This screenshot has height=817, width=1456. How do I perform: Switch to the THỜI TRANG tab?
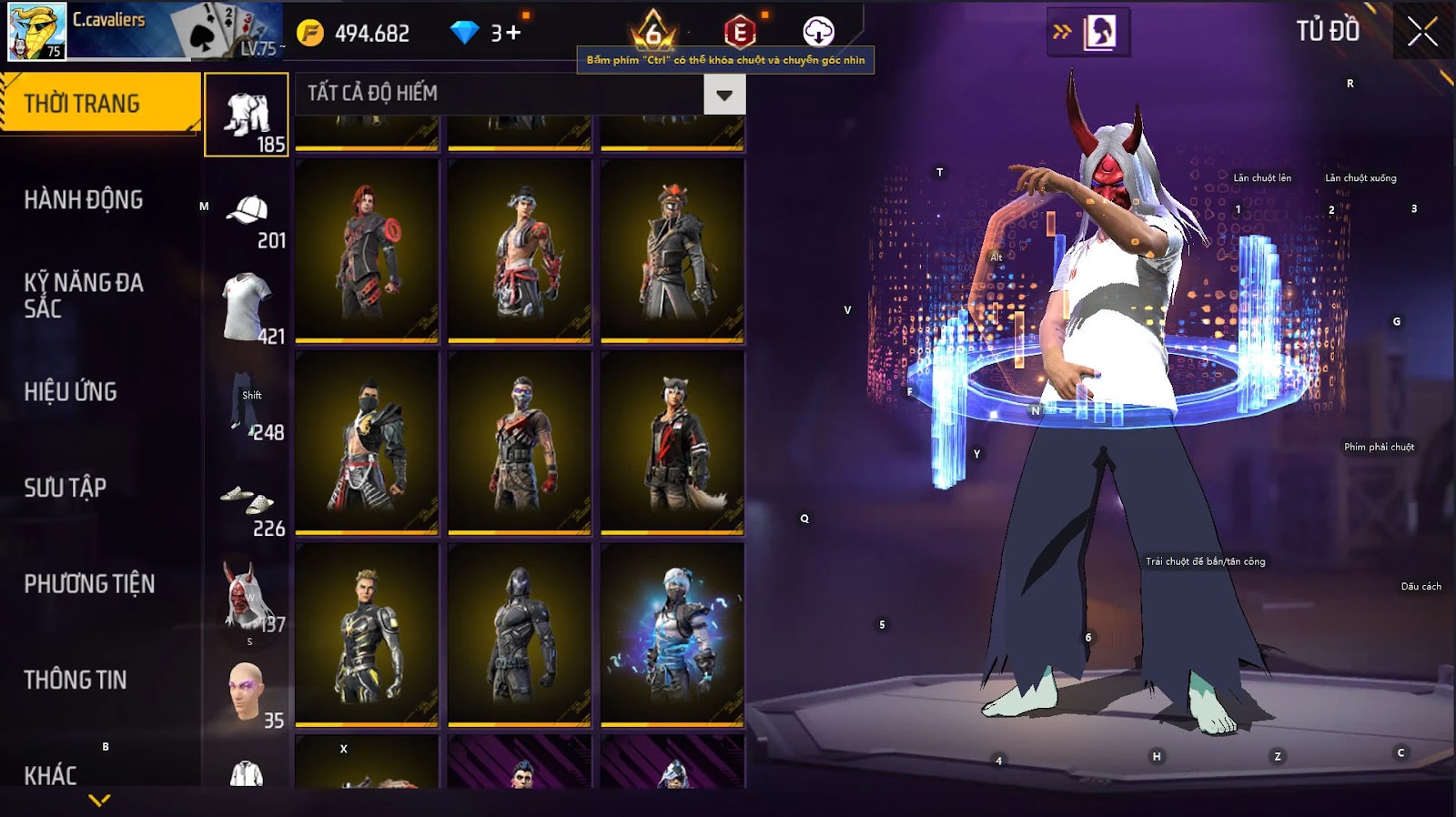[98, 104]
